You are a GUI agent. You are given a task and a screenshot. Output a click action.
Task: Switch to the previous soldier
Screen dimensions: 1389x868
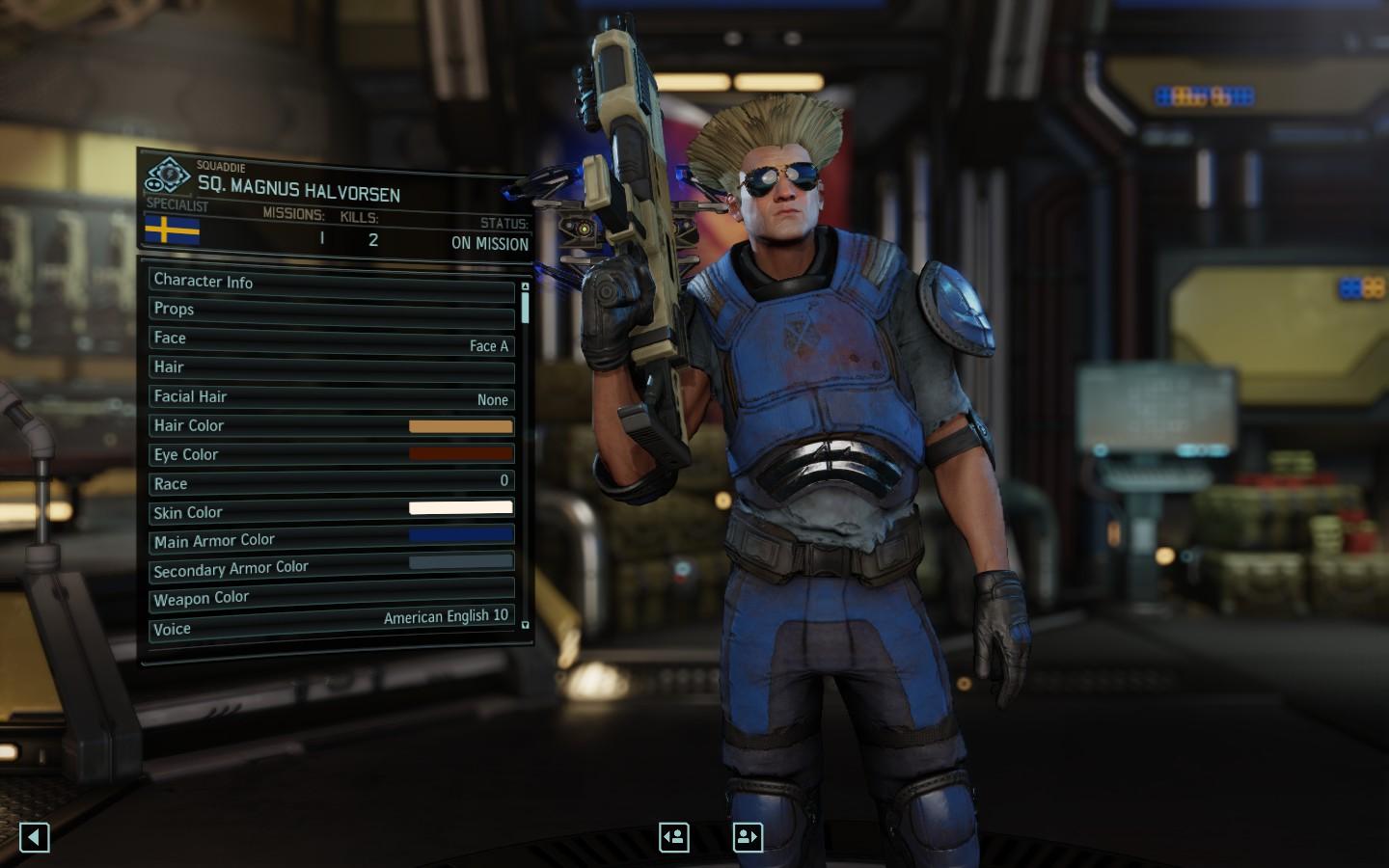pyautogui.click(x=674, y=837)
